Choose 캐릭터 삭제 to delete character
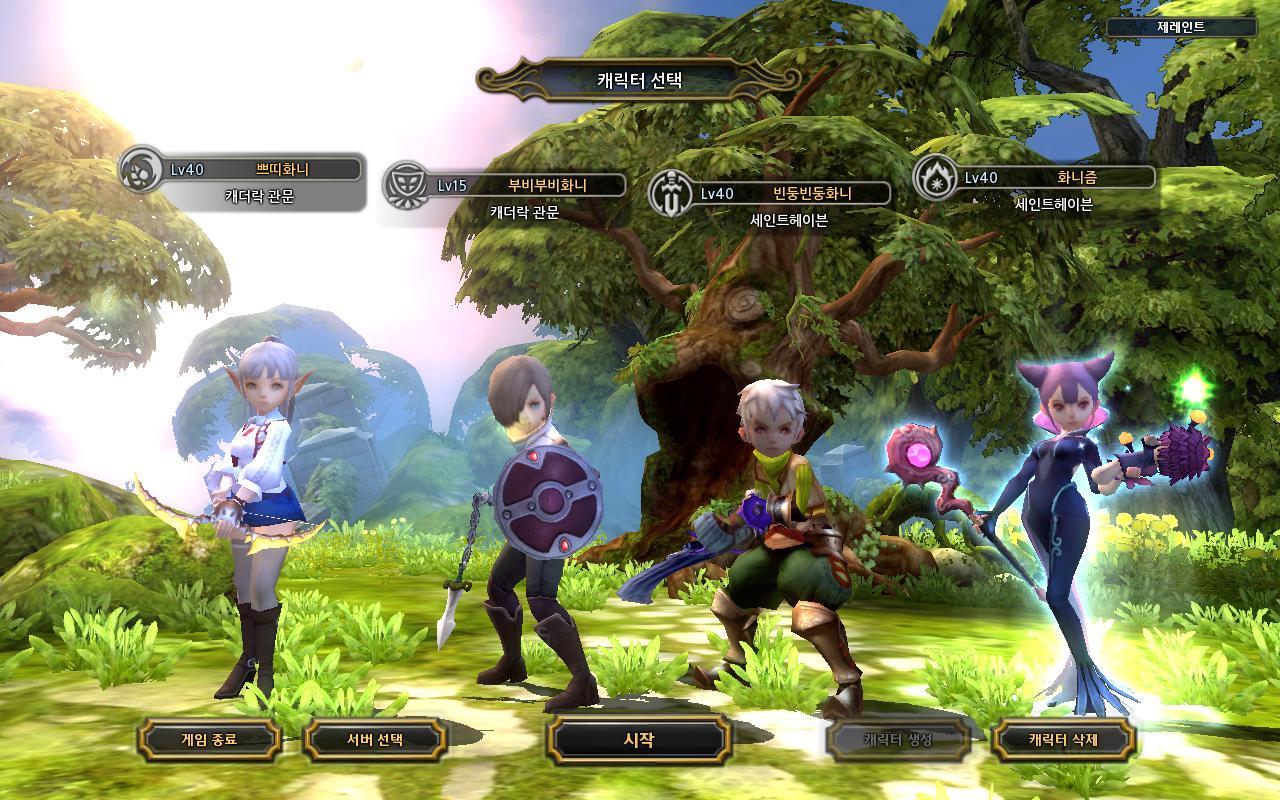The width and height of the screenshot is (1280, 800). click(1065, 740)
